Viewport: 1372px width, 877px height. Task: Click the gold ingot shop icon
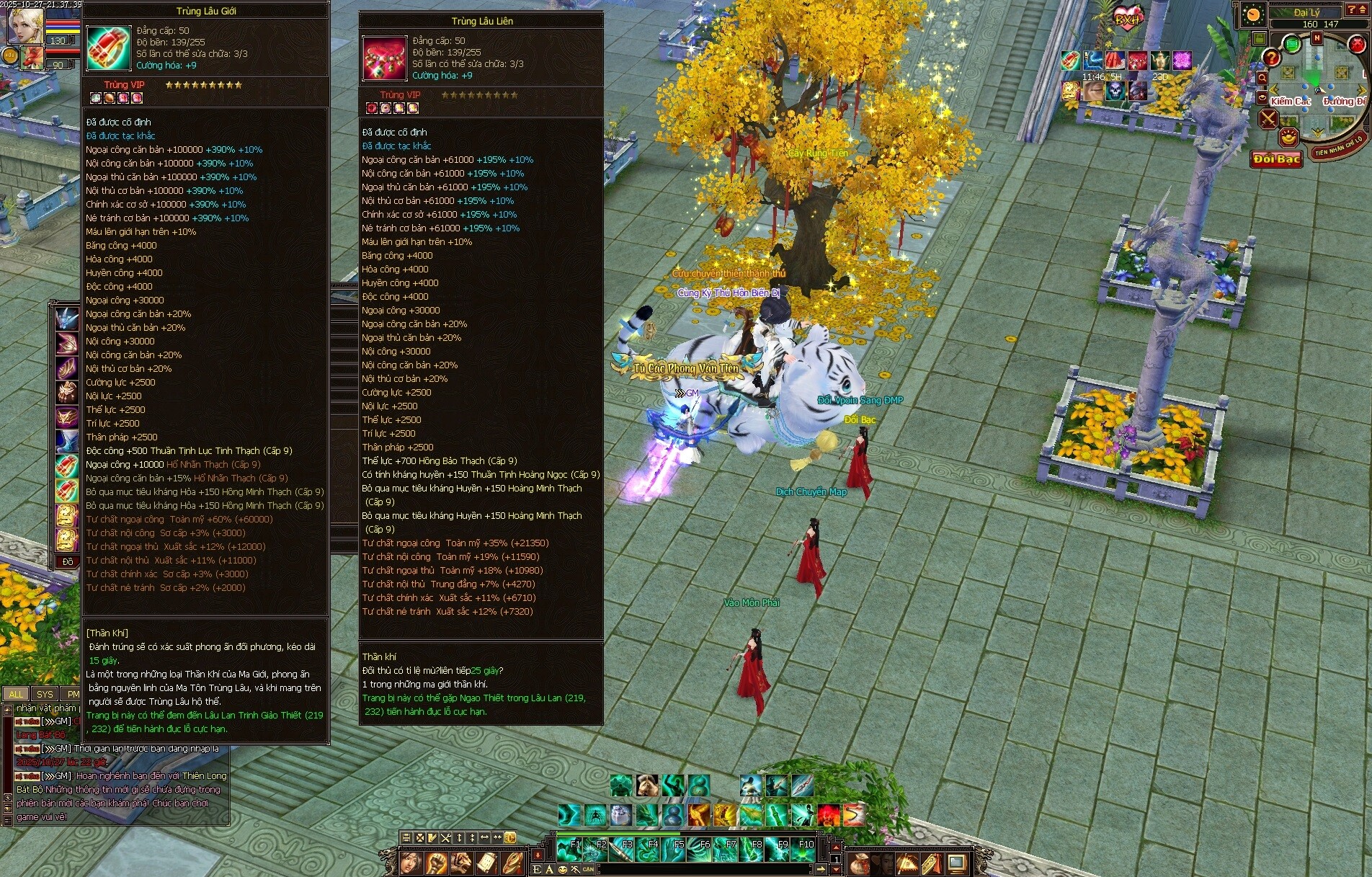[1288, 137]
